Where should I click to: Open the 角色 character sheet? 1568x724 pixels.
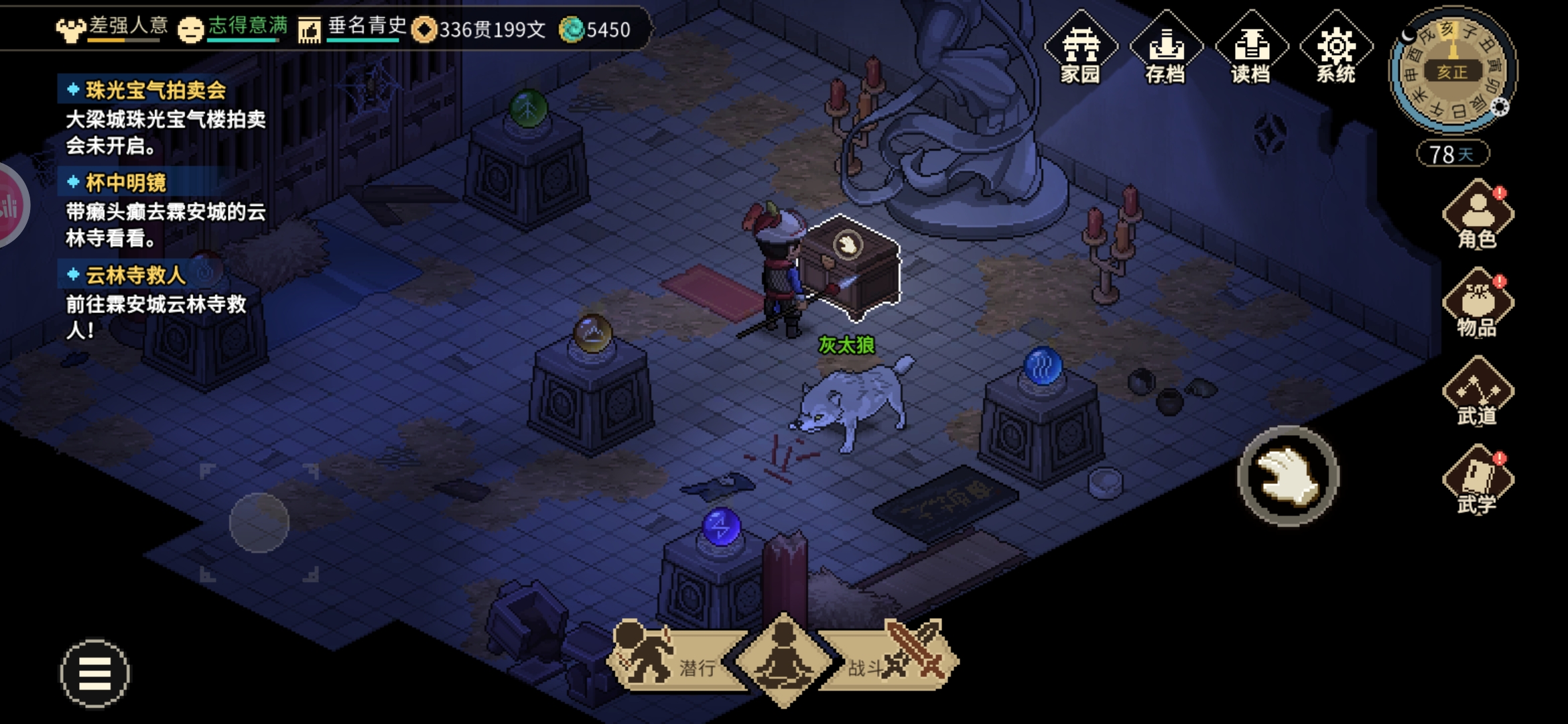pyautogui.click(x=1477, y=216)
